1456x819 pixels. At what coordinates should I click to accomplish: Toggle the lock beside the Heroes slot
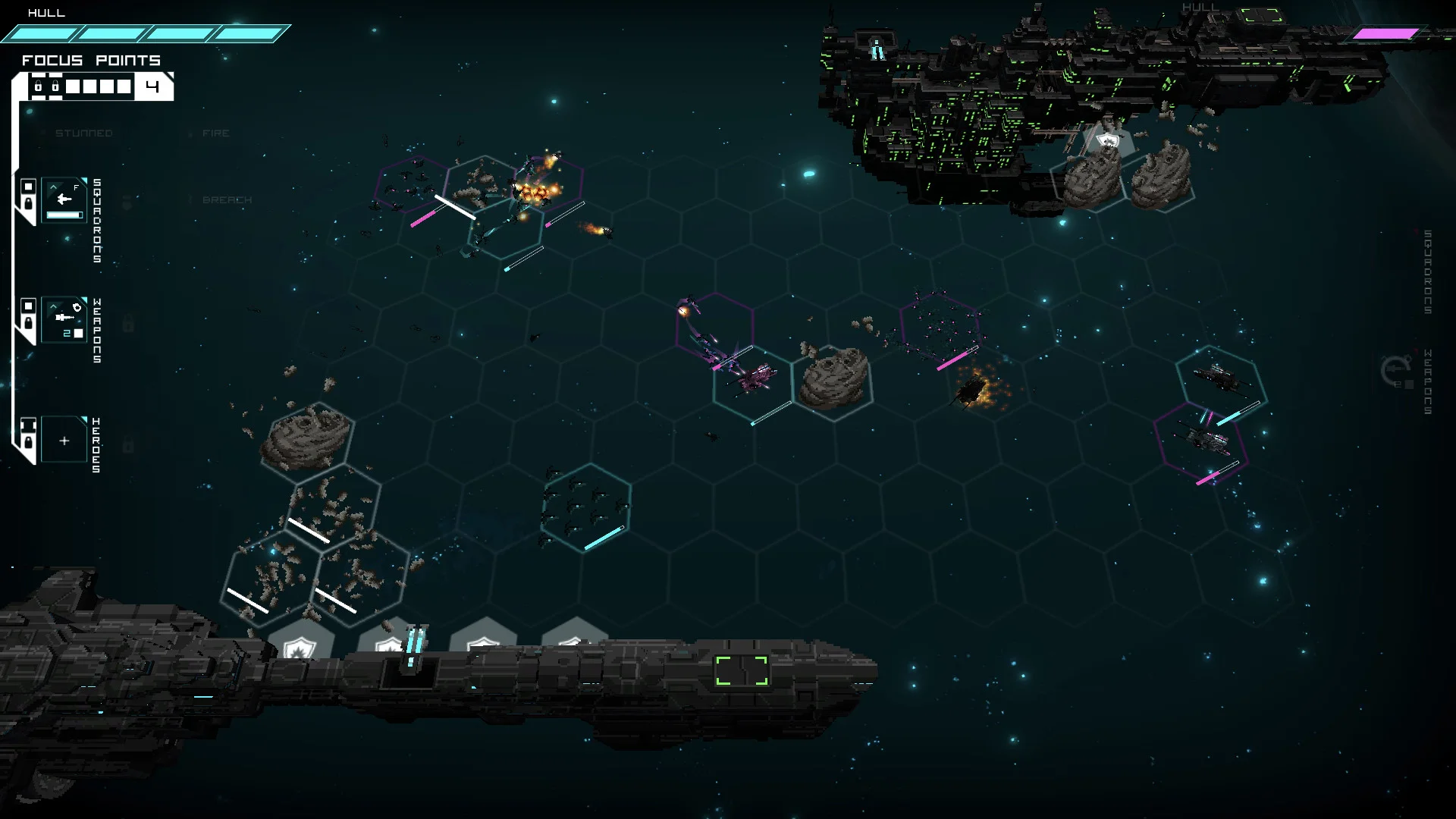tap(28, 441)
